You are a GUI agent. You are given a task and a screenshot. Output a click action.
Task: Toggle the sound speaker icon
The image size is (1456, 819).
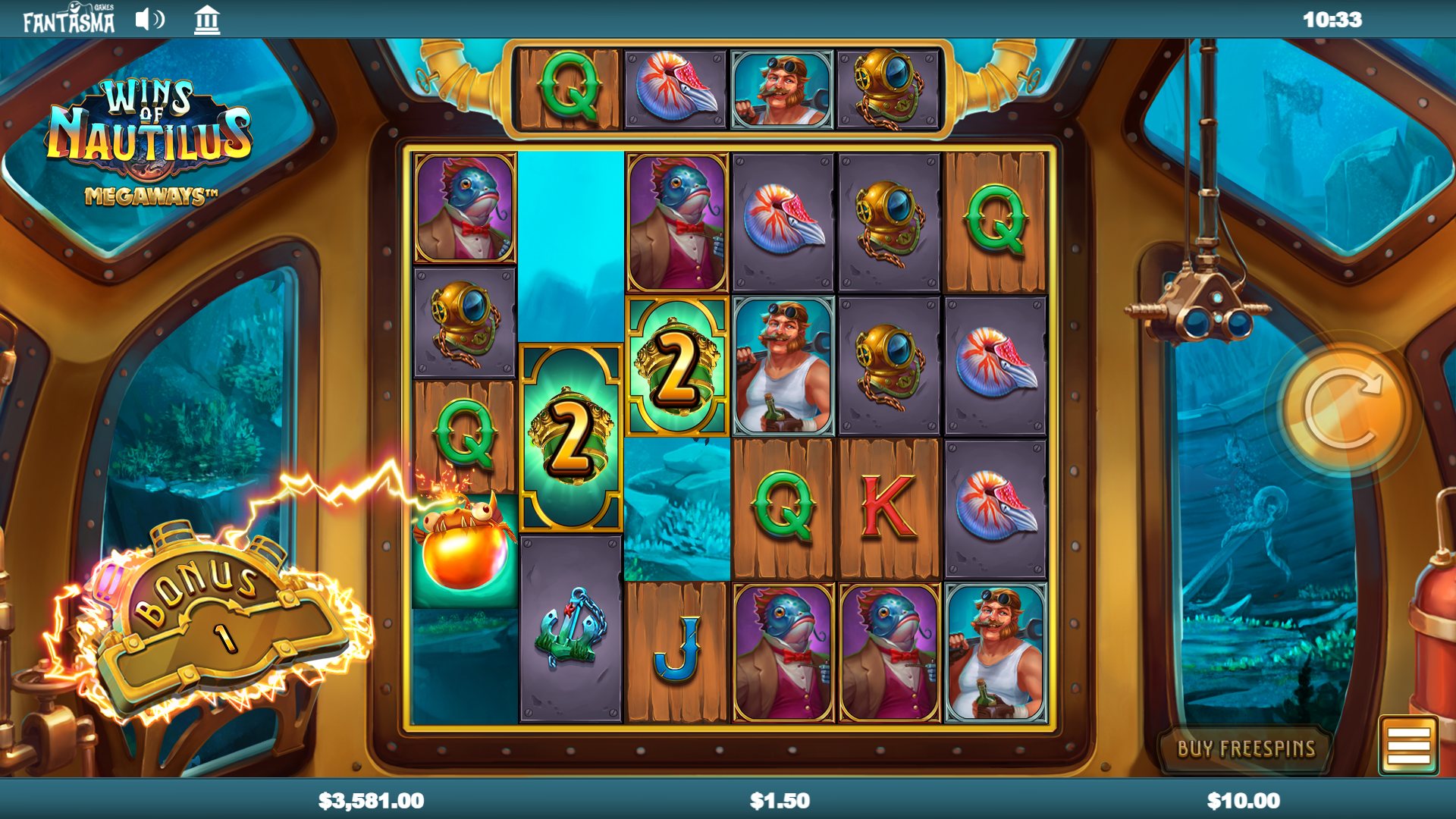[149, 20]
